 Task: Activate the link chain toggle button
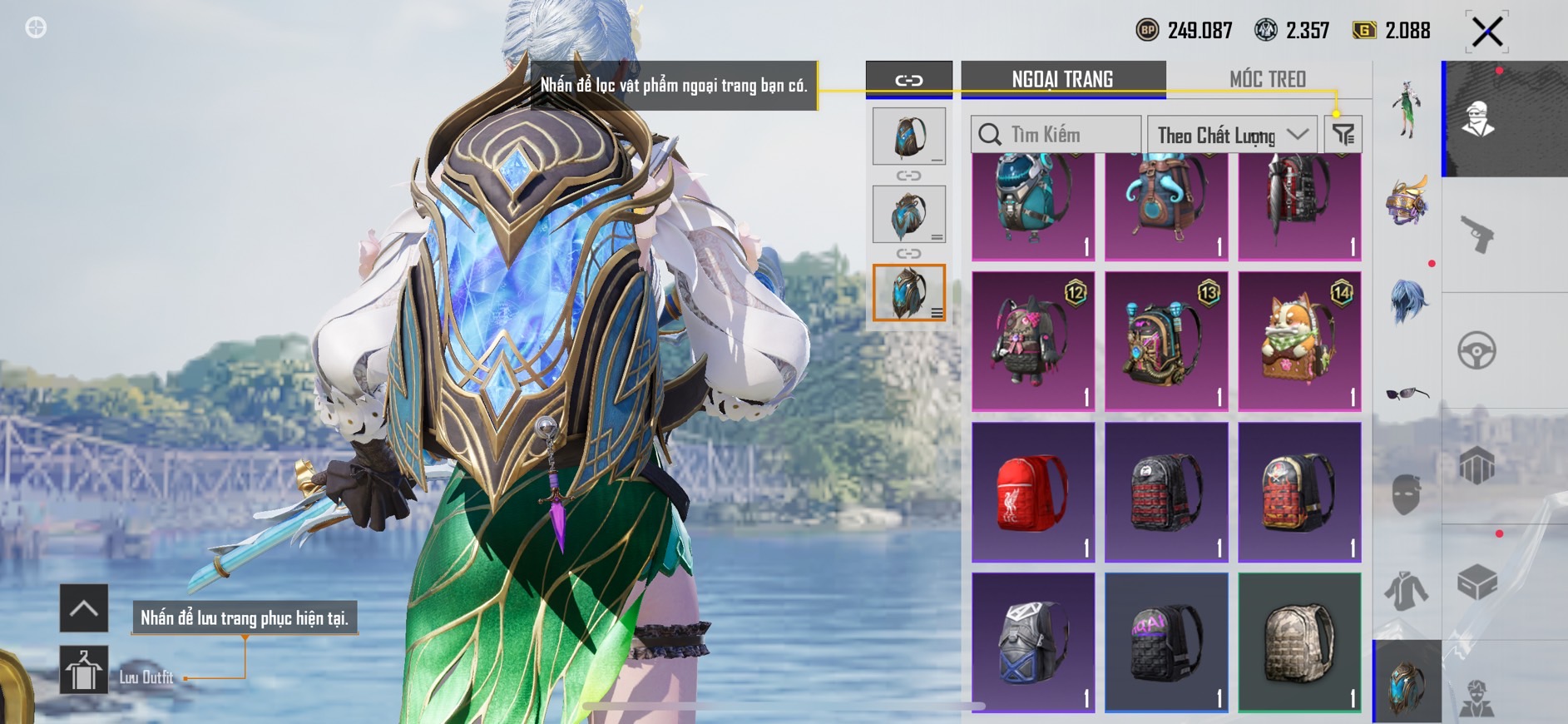[908, 80]
